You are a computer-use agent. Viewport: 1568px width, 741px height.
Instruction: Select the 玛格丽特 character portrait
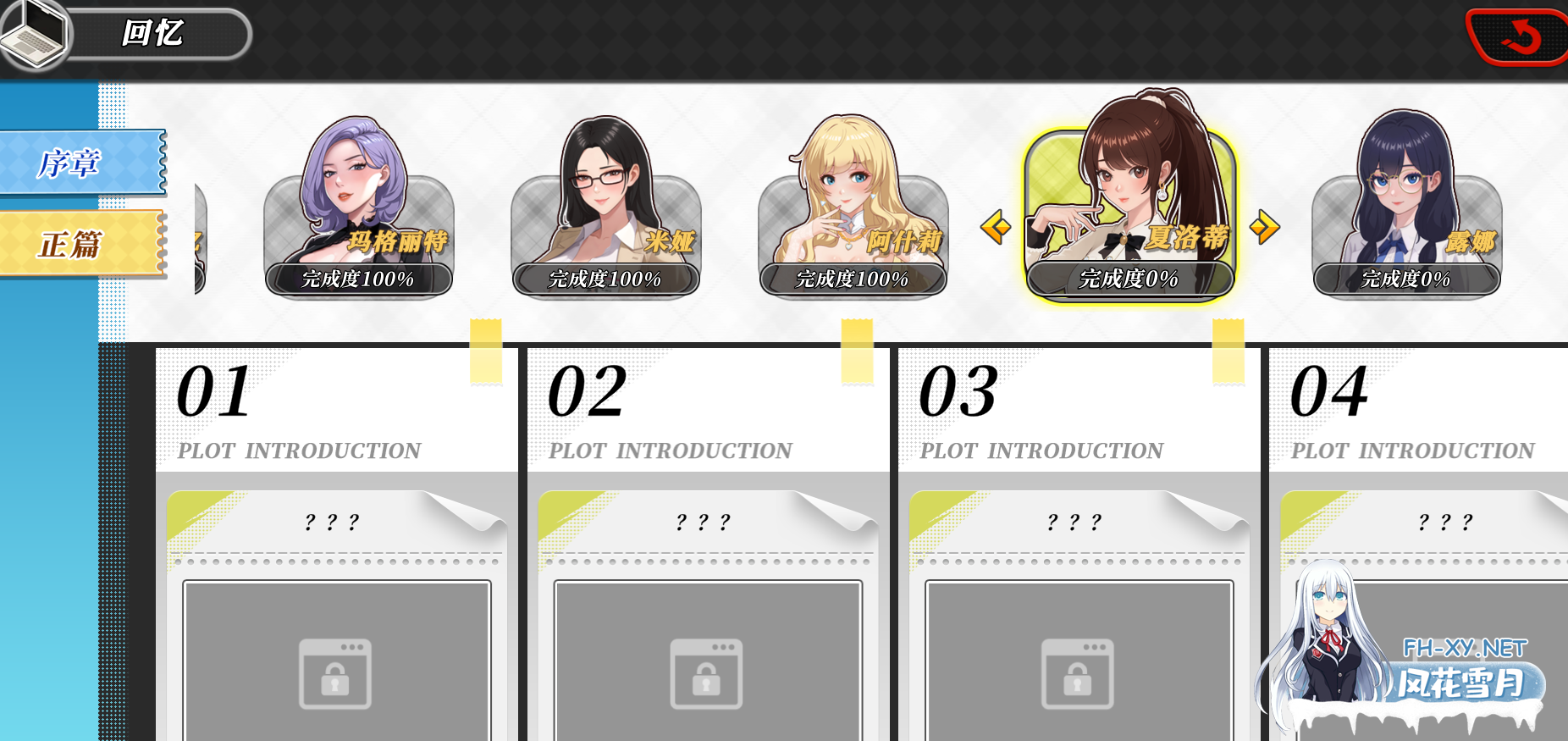tap(359, 203)
